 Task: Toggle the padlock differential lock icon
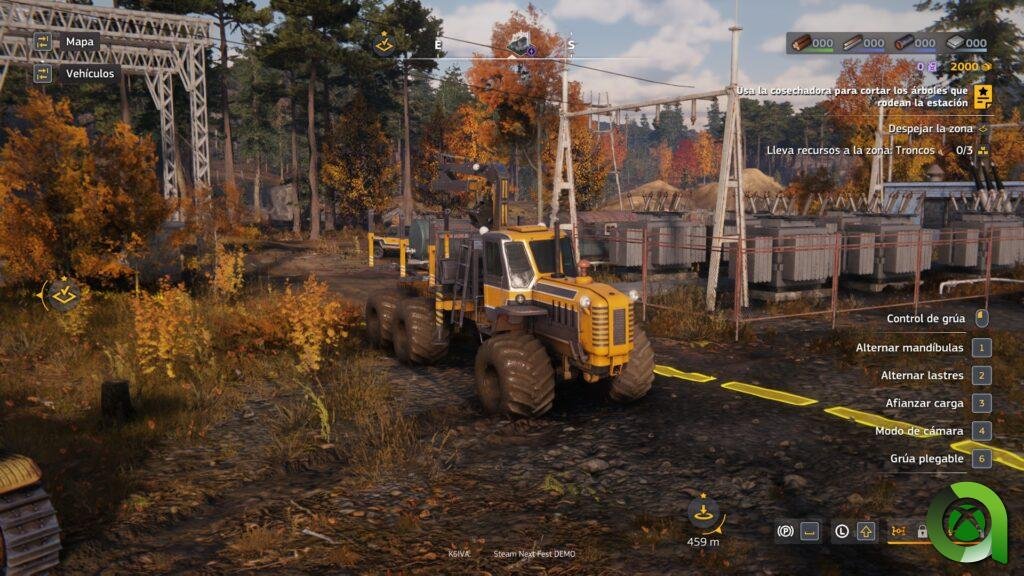point(922,531)
